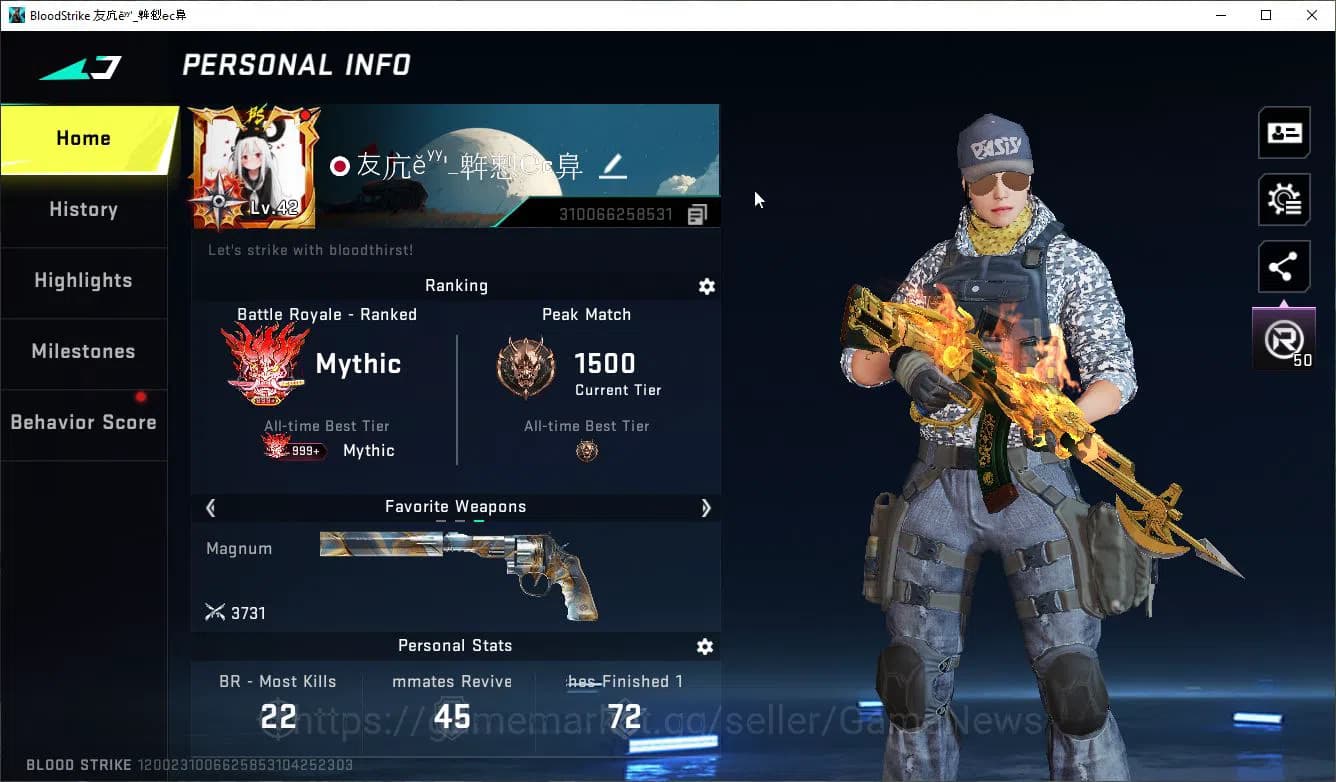Open the gear list settings button
The height and width of the screenshot is (782, 1336).
click(x=1284, y=200)
